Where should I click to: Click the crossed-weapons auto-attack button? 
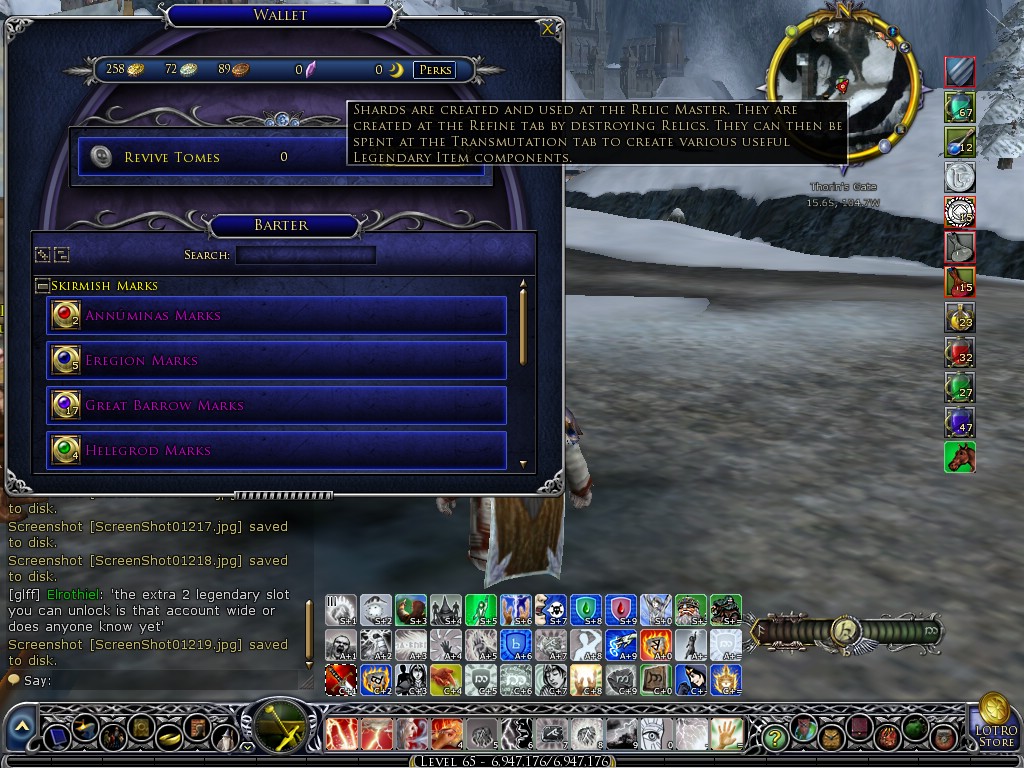pyautogui.click(x=281, y=727)
